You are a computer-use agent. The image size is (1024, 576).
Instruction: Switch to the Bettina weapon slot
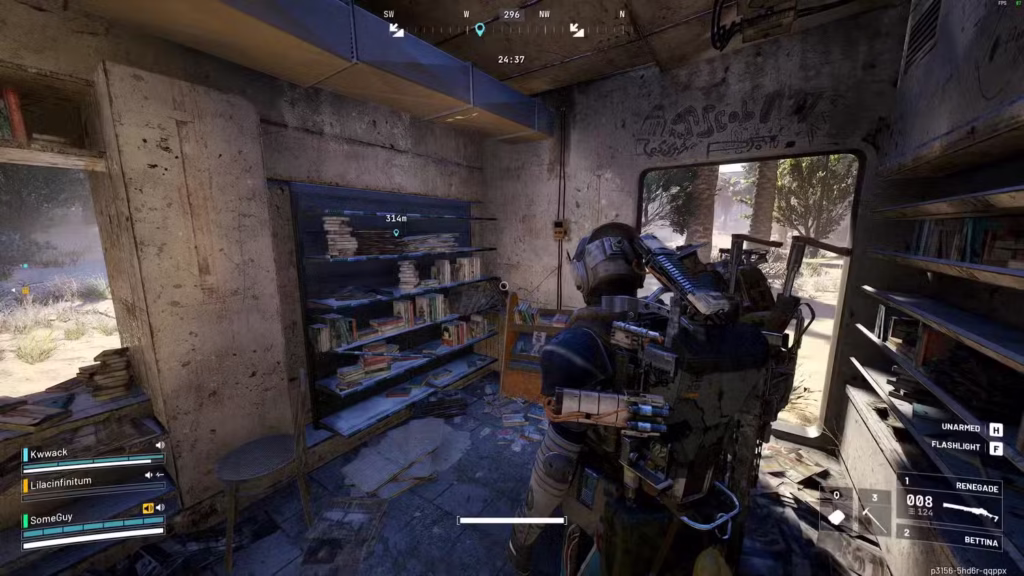pos(950,542)
